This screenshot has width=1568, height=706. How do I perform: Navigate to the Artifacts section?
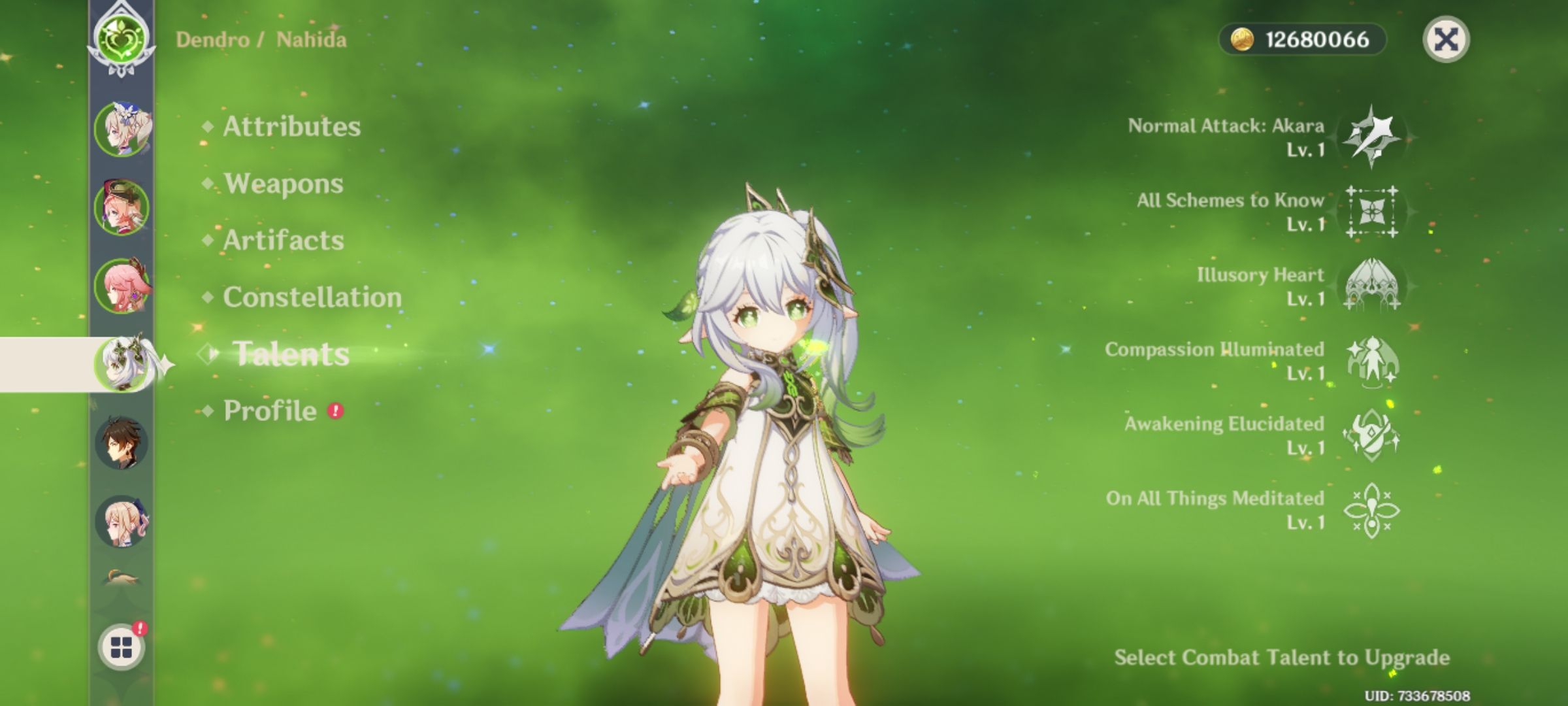click(x=281, y=241)
